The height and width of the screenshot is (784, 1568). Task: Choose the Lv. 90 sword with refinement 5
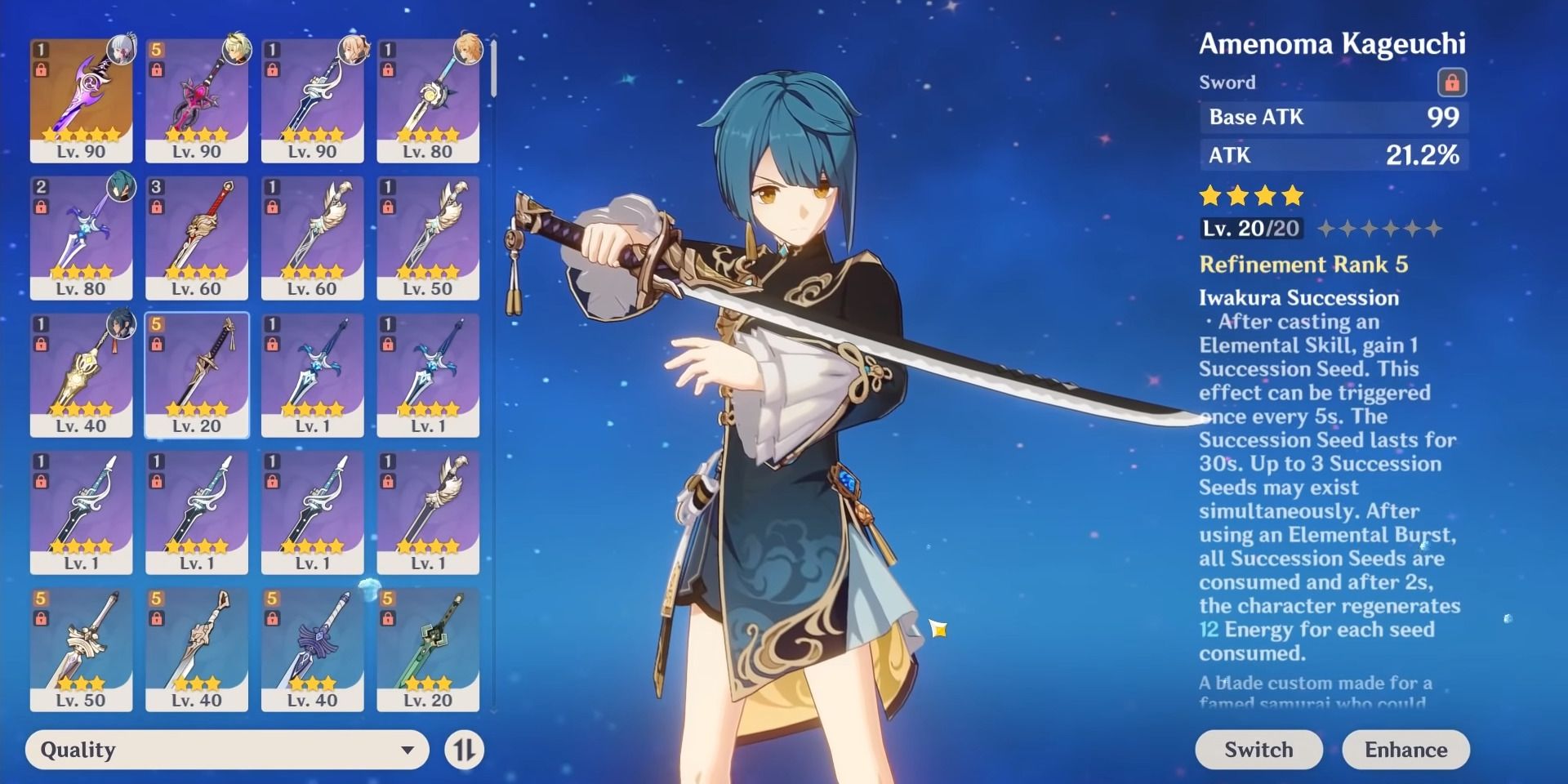[x=197, y=100]
